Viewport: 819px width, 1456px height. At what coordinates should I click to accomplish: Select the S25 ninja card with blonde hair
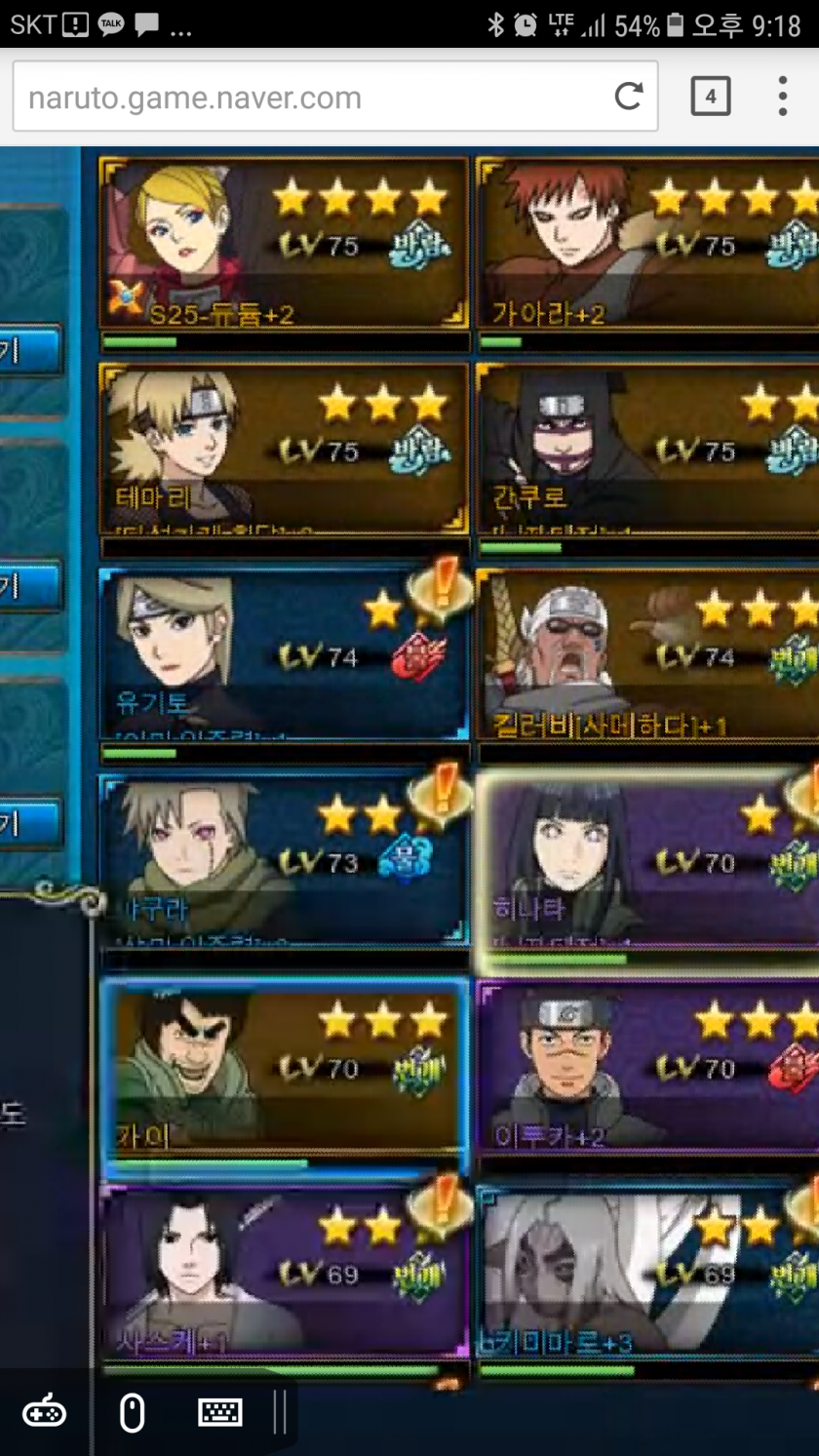pos(284,244)
